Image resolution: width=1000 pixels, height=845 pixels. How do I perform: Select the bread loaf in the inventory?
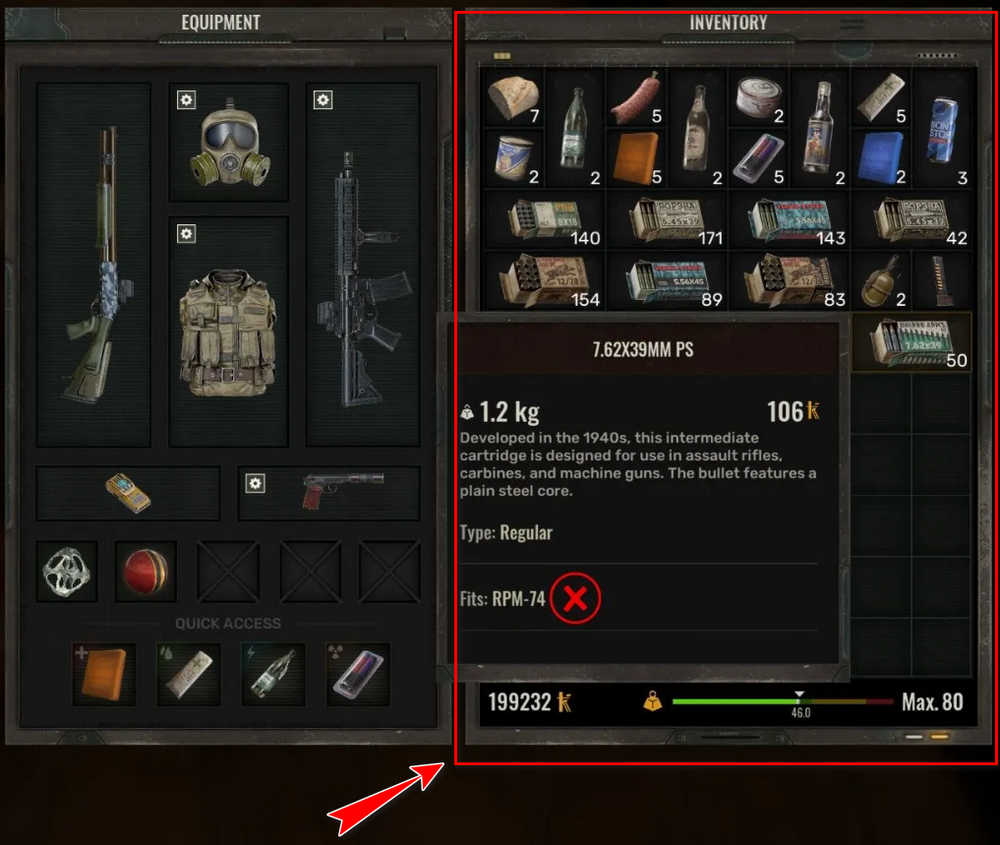(x=513, y=98)
